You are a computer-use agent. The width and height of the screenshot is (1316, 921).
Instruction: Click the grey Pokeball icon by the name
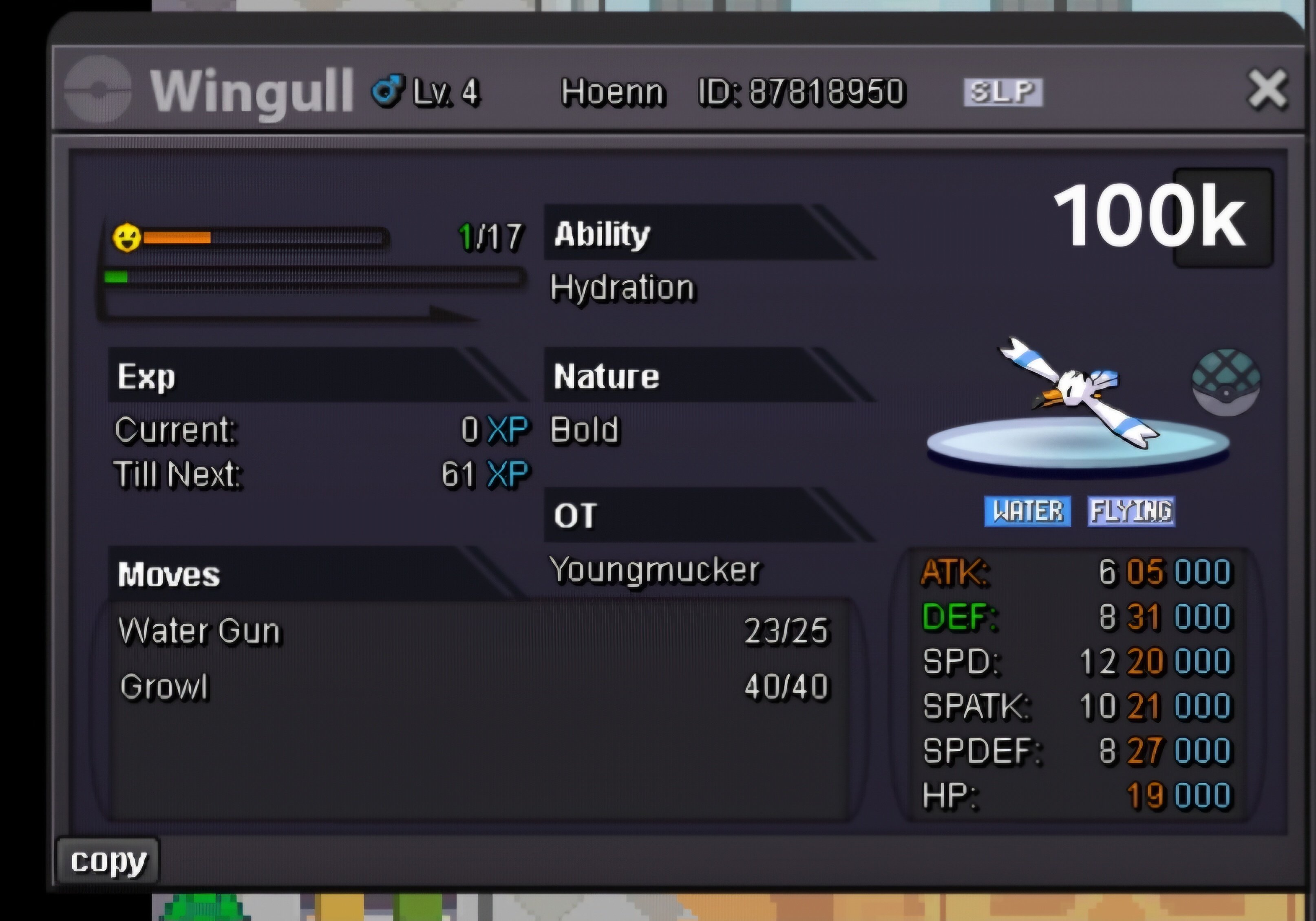[x=97, y=89]
